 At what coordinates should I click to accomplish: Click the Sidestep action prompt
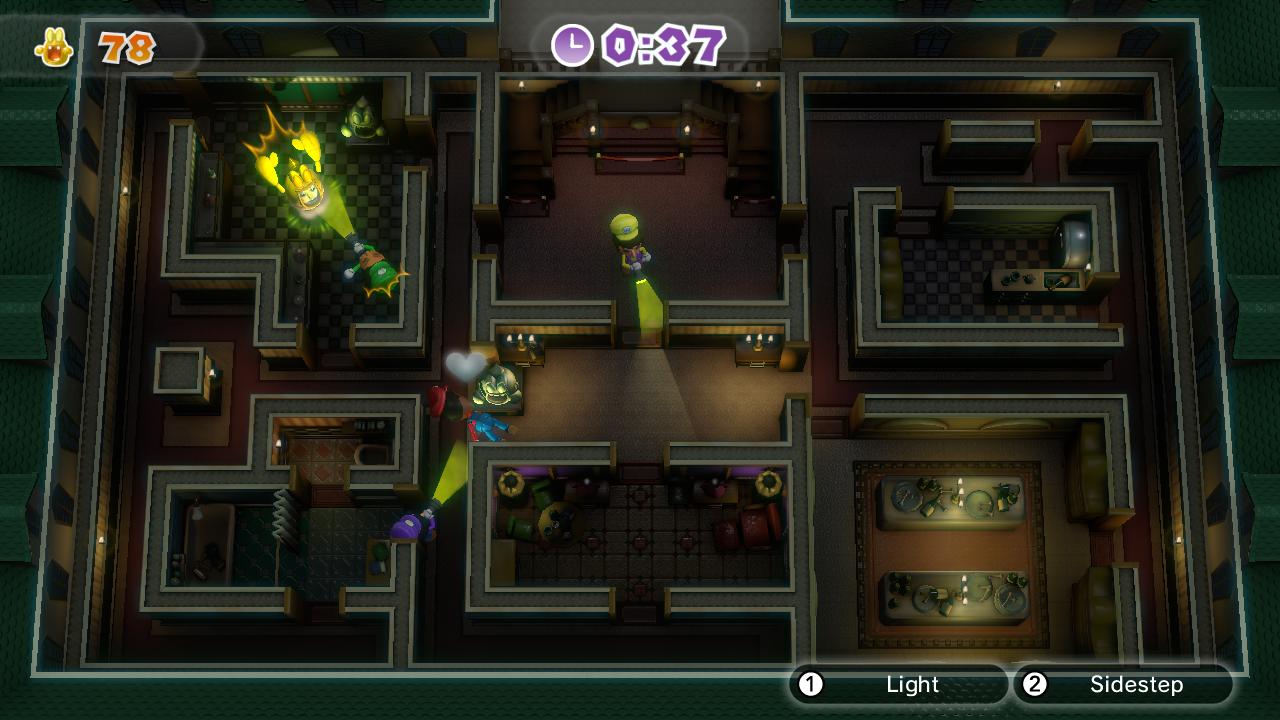(x=1137, y=686)
